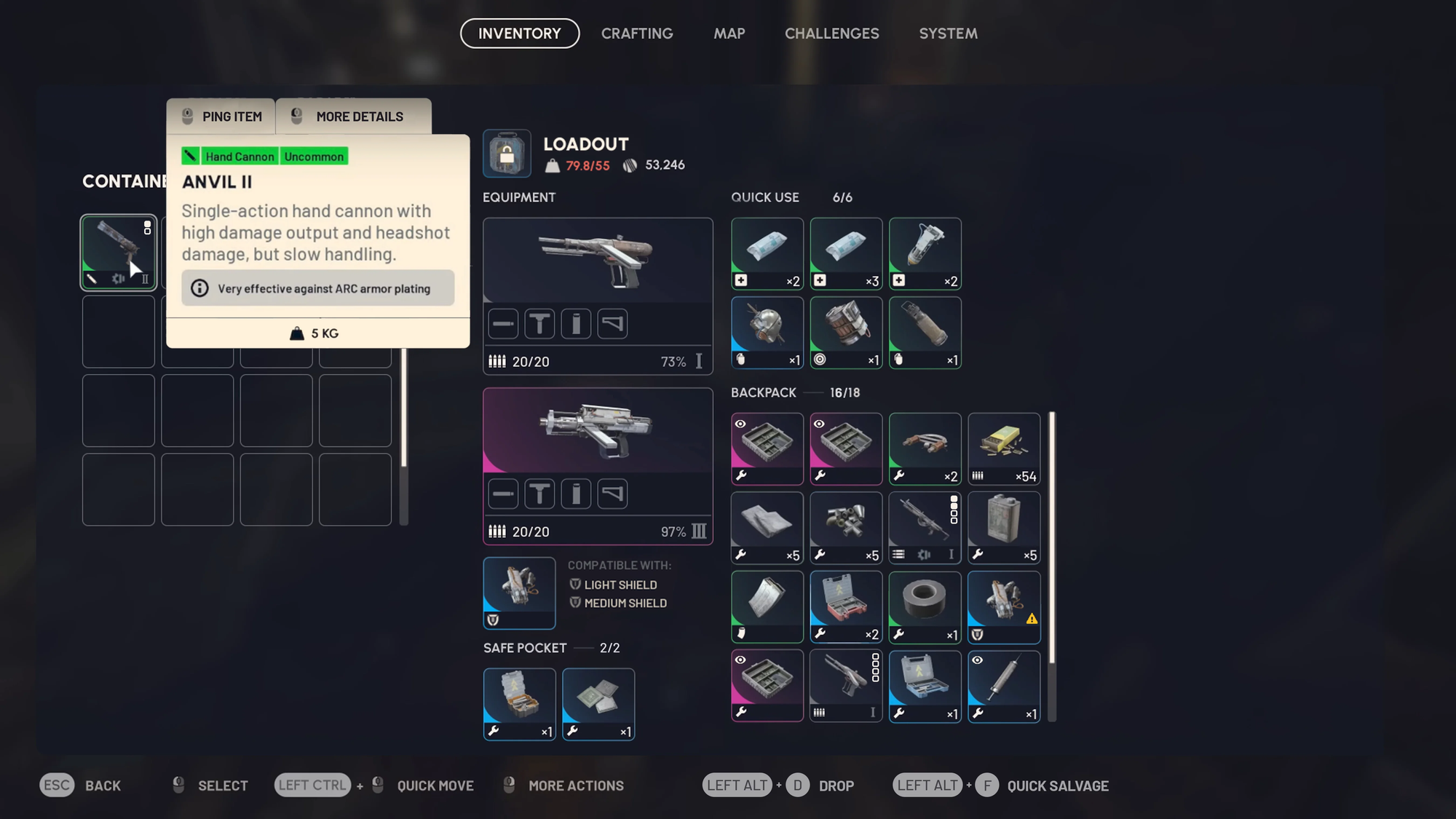Click the black tape roll in the backpack
Screen dimensions: 1456x819
[x=925, y=606]
